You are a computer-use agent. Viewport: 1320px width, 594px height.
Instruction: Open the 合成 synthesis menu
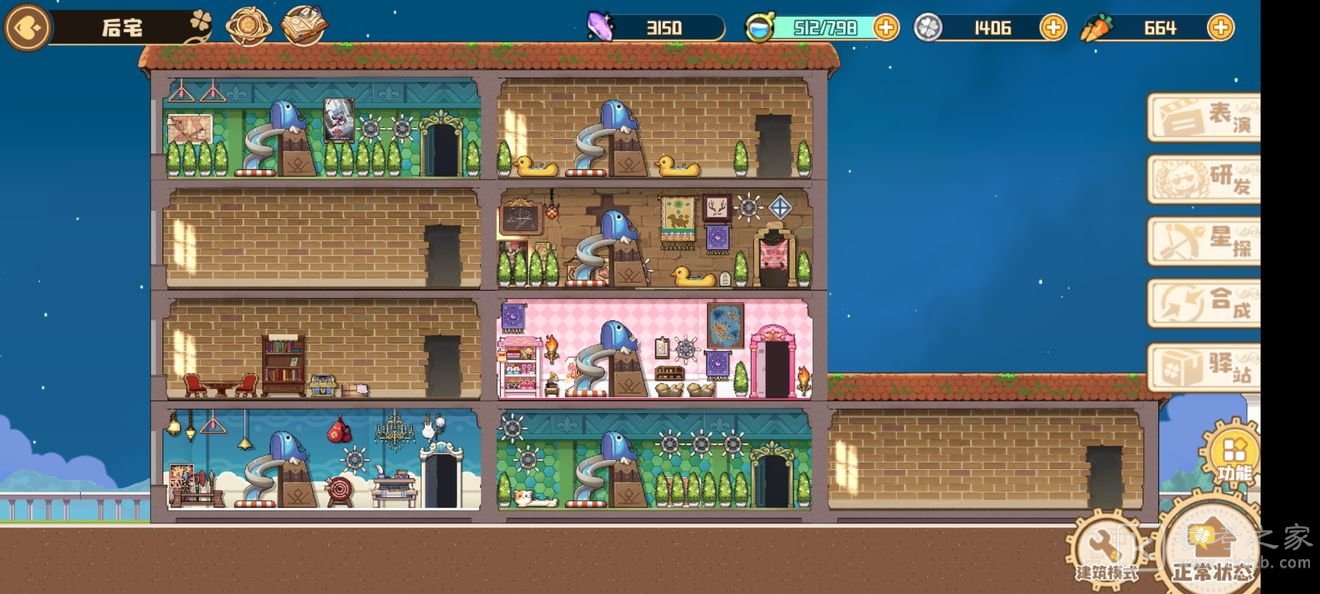[1204, 304]
